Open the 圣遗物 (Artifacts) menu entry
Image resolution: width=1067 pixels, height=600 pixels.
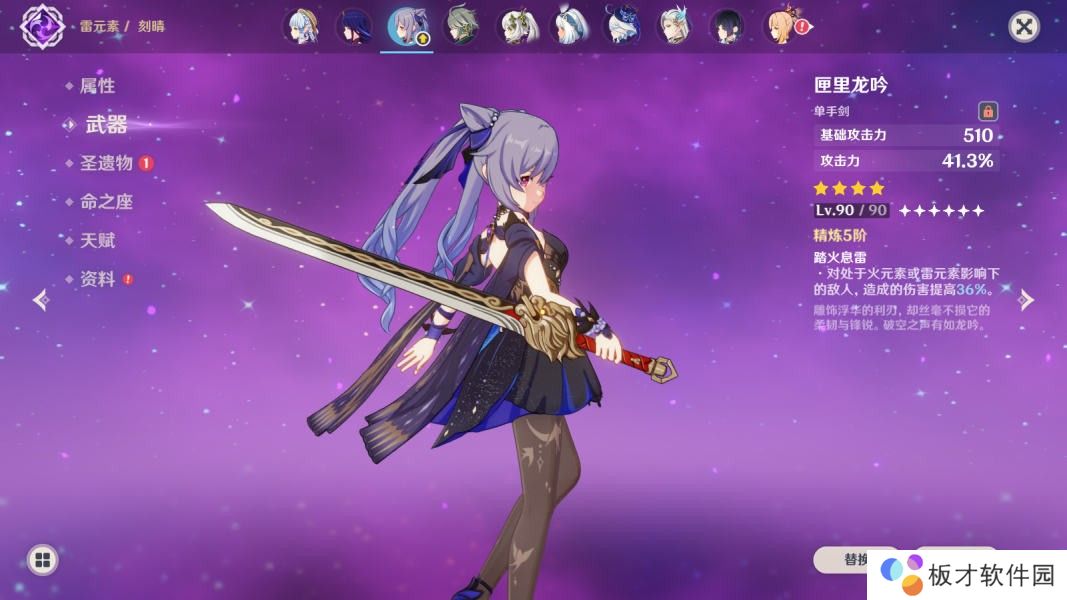click(106, 163)
